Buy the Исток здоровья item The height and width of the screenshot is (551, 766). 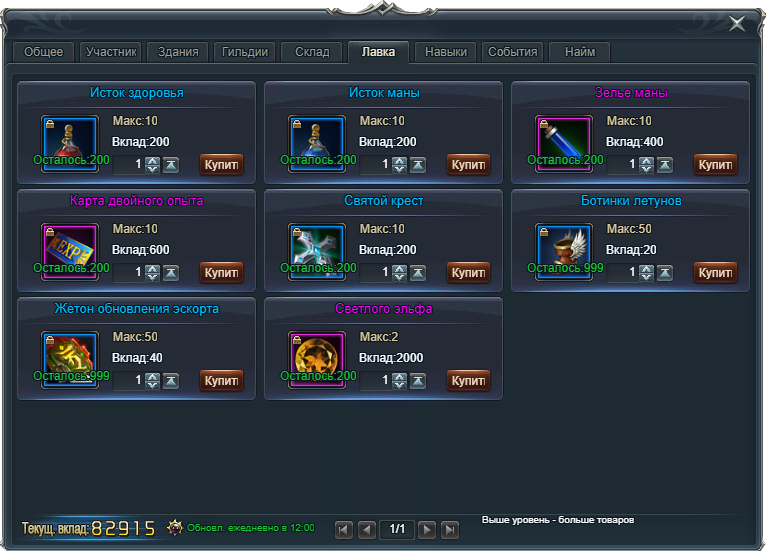click(221, 164)
